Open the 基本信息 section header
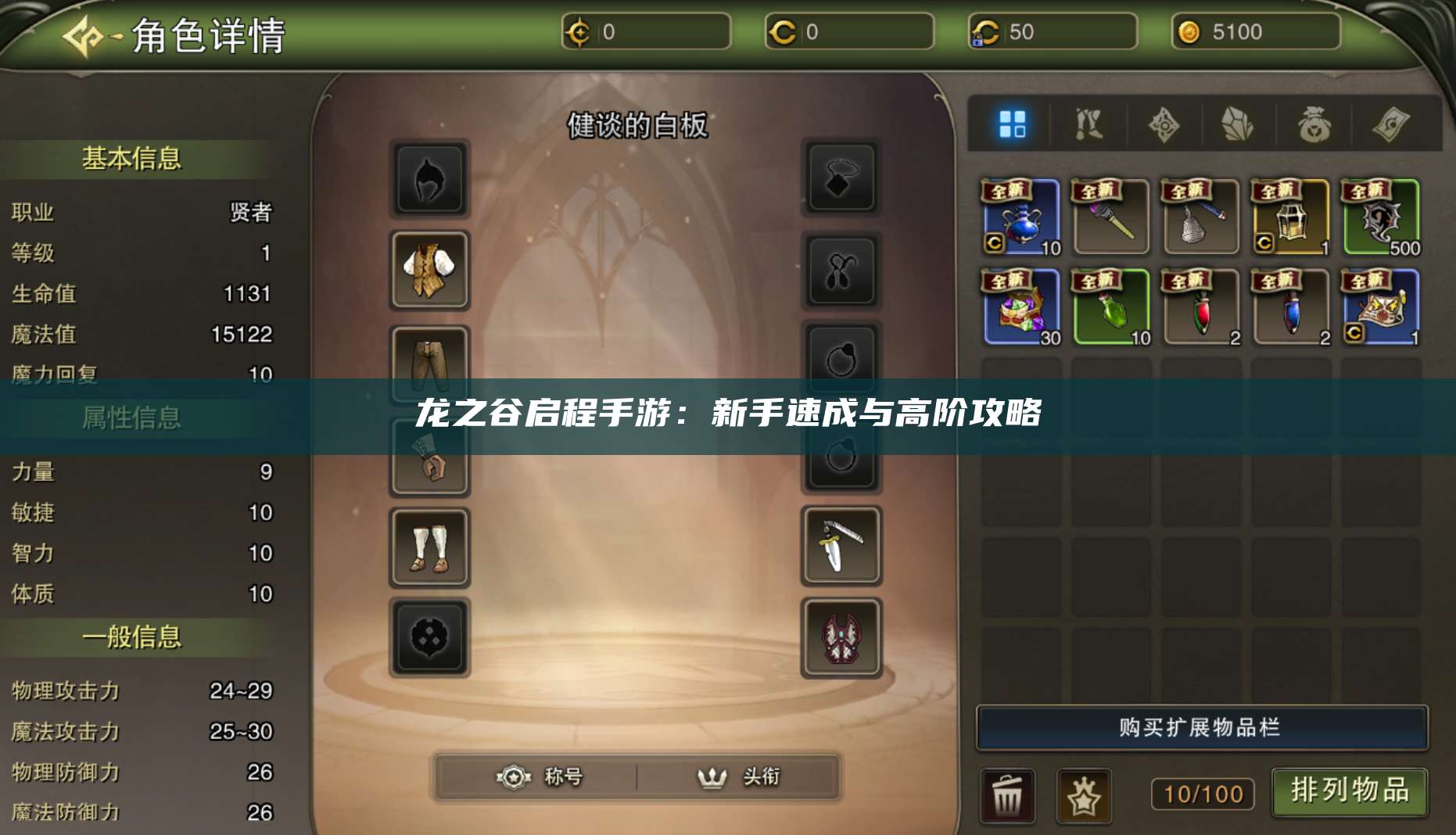This screenshot has height=835, width=1456. coord(133,156)
